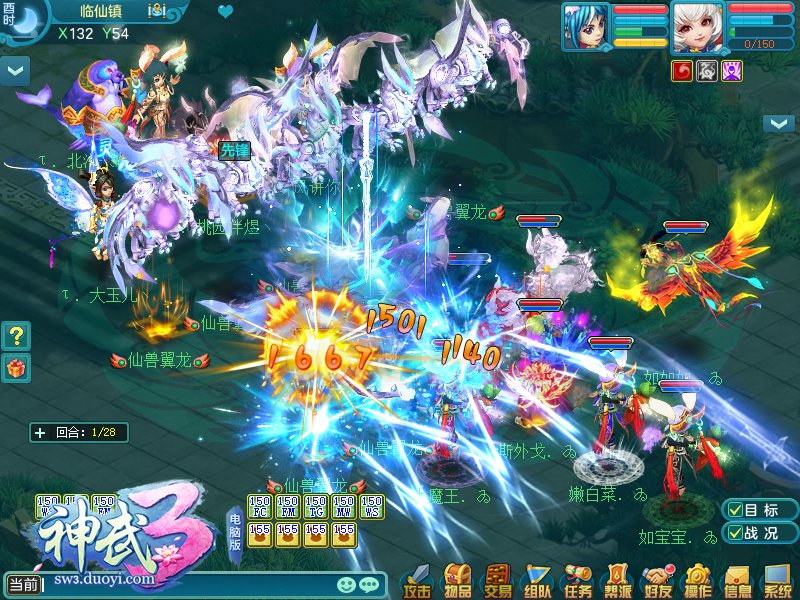Click the purple figure buff icon
This screenshot has width=800, height=600.
pyautogui.click(x=733, y=70)
